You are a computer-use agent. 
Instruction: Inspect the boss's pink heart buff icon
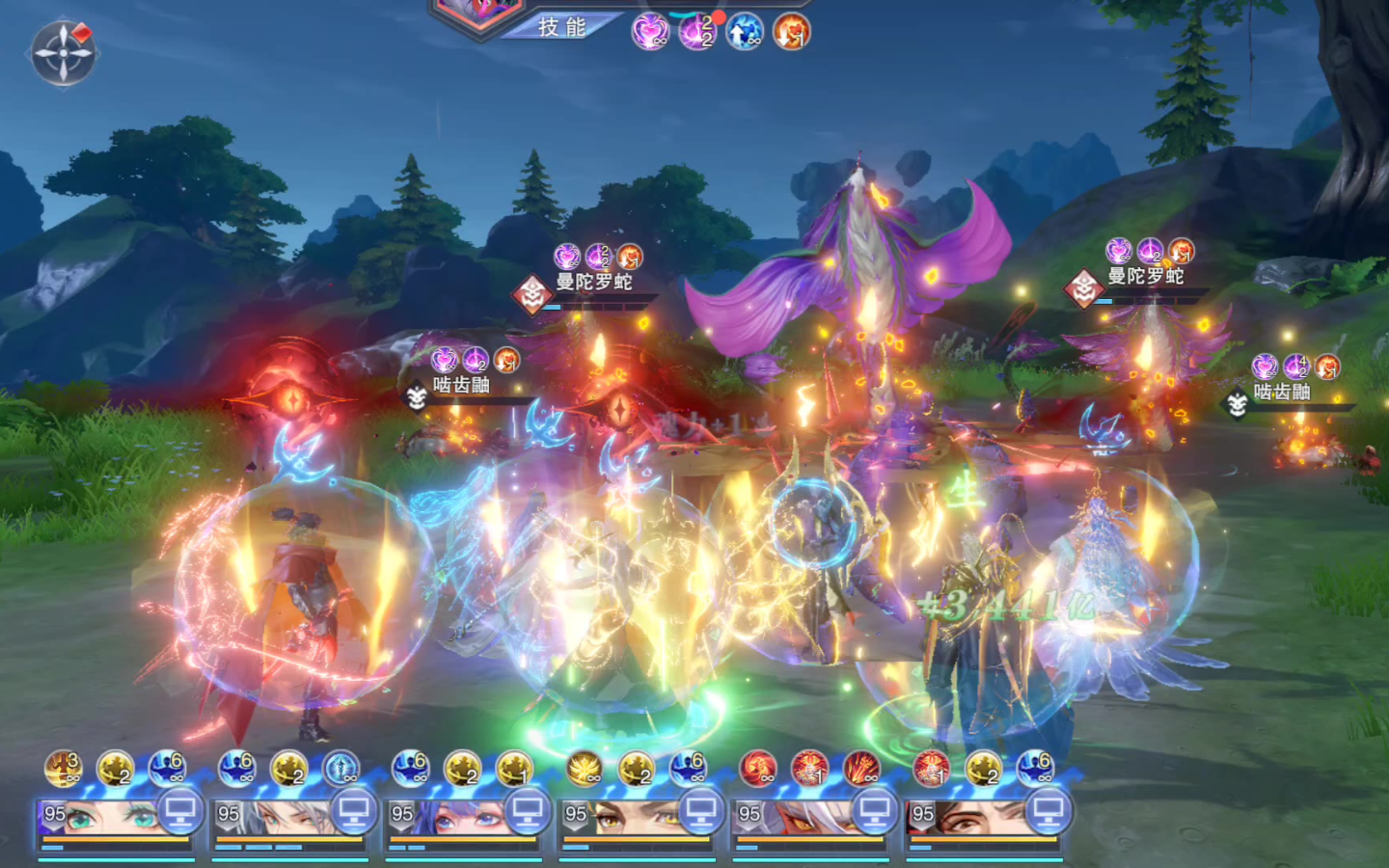(650, 32)
